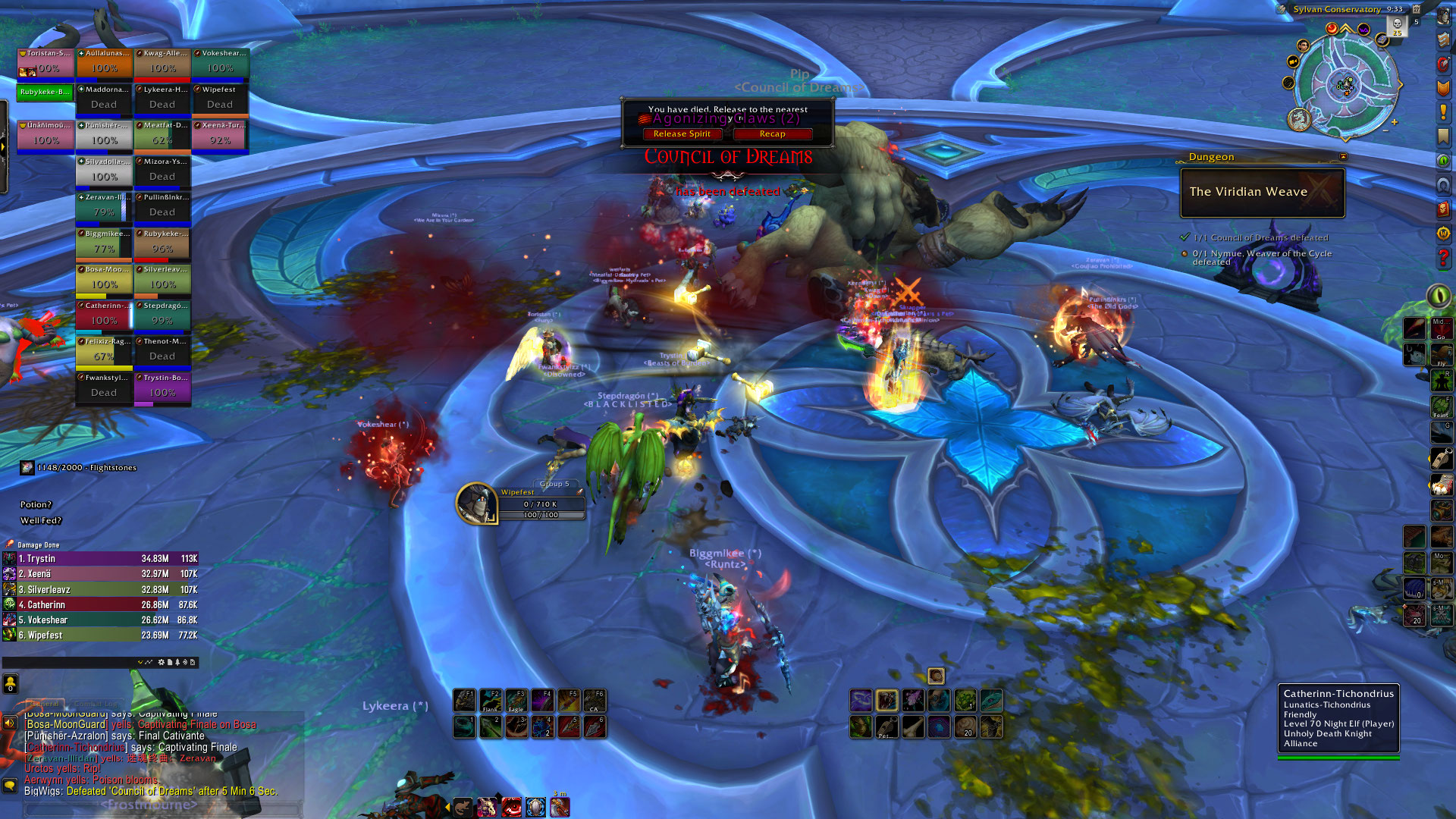Viewport: 1456px width, 819px height.
Task: Collapse the Dungeon objectives tracker
Action: pos(1343,157)
